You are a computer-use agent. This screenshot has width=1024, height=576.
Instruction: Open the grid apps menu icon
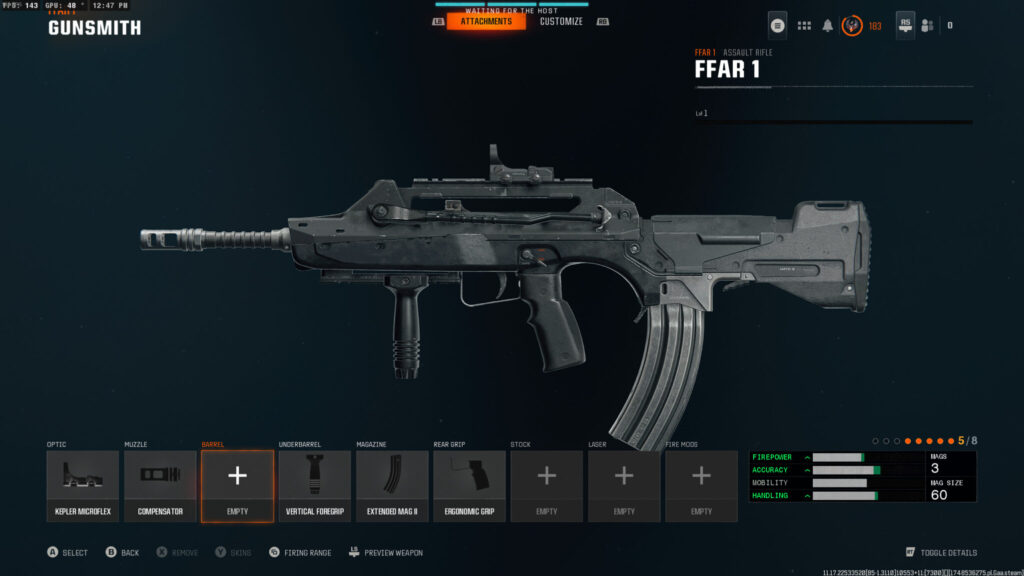(804, 25)
